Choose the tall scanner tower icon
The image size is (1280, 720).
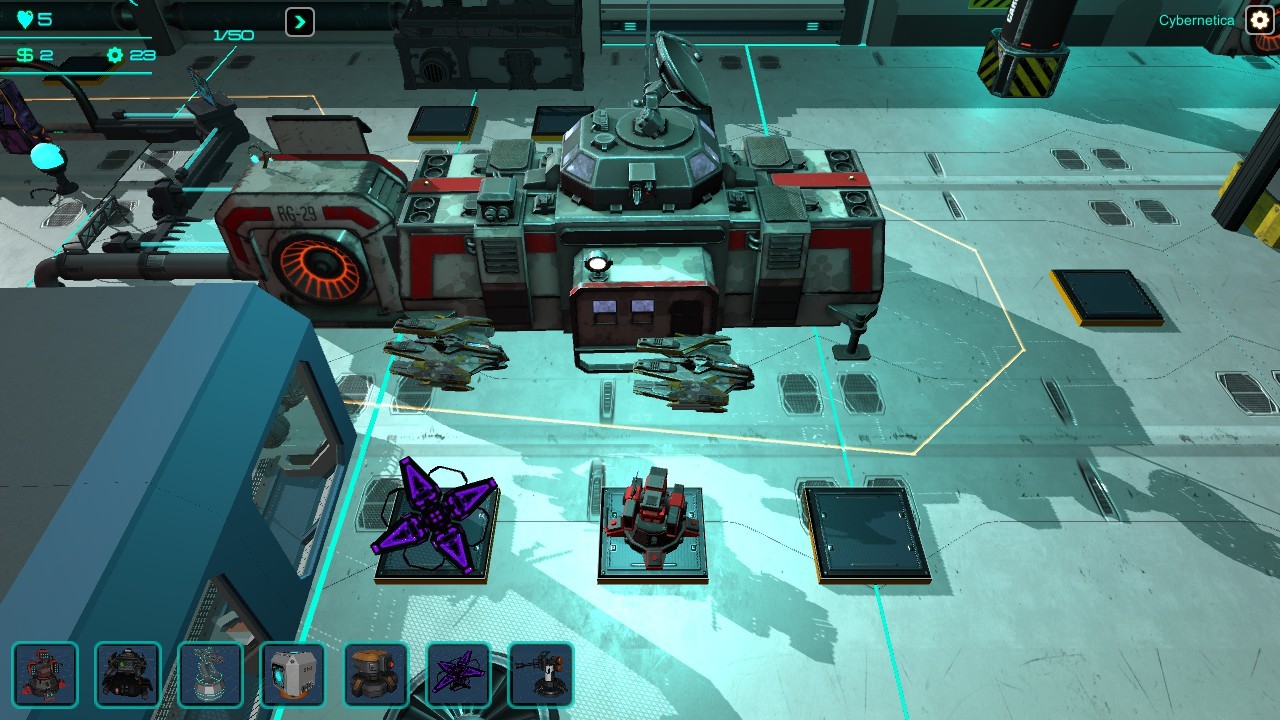point(211,675)
